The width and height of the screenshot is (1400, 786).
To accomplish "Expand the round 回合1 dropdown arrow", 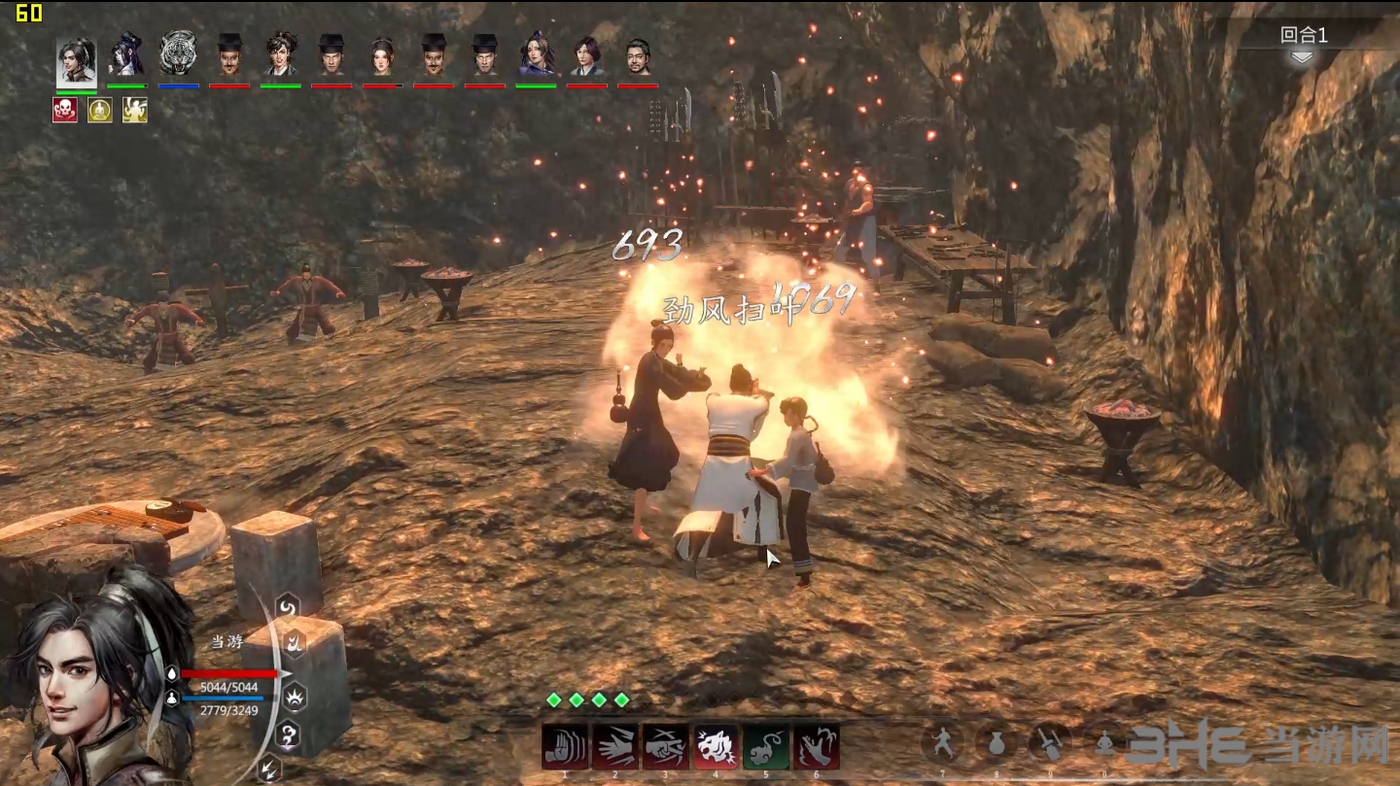I will (x=1301, y=58).
